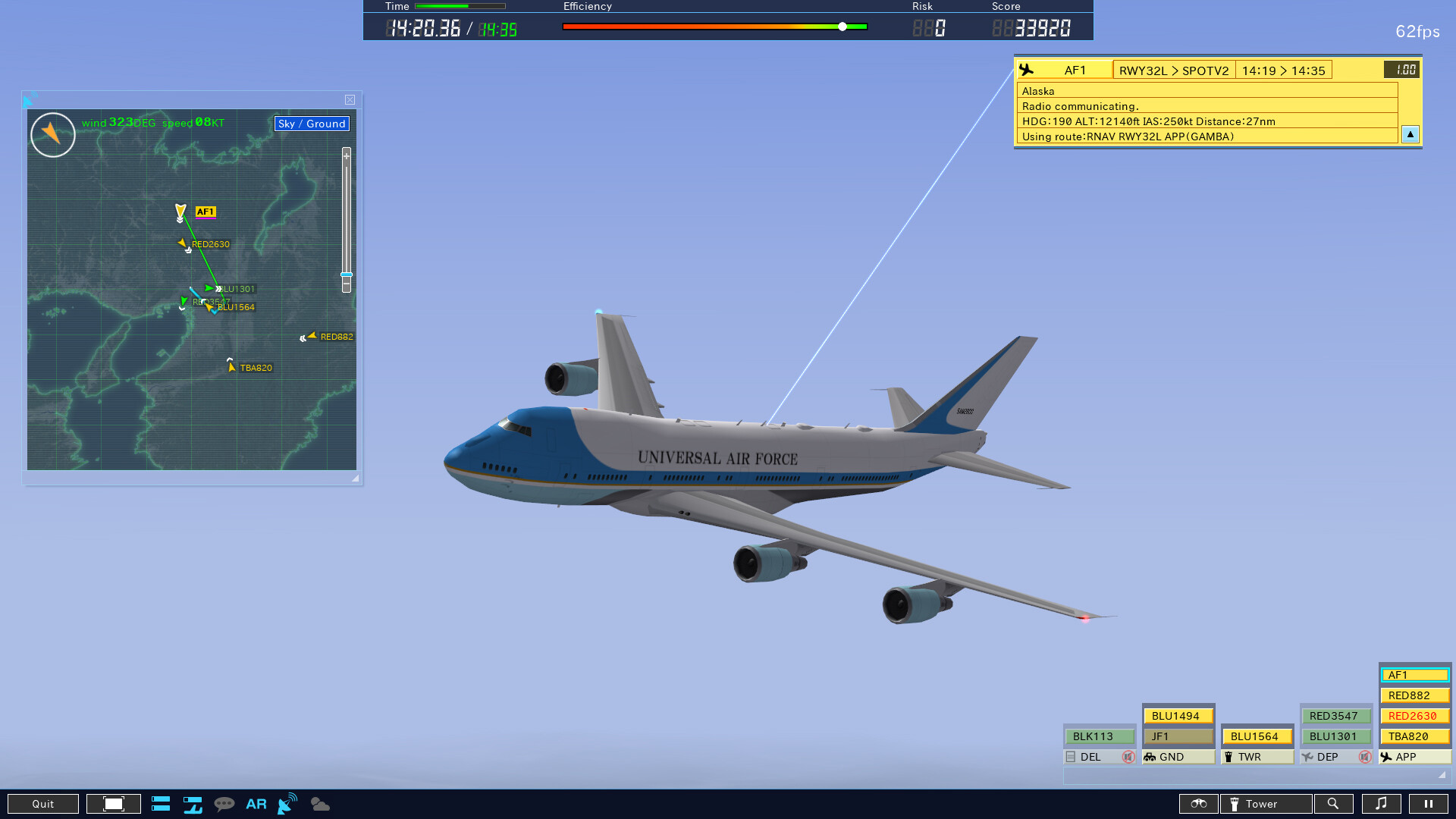Expand the AF1 info panel with its arrow
The width and height of the screenshot is (1456, 819).
pyautogui.click(x=1410, y=134)
